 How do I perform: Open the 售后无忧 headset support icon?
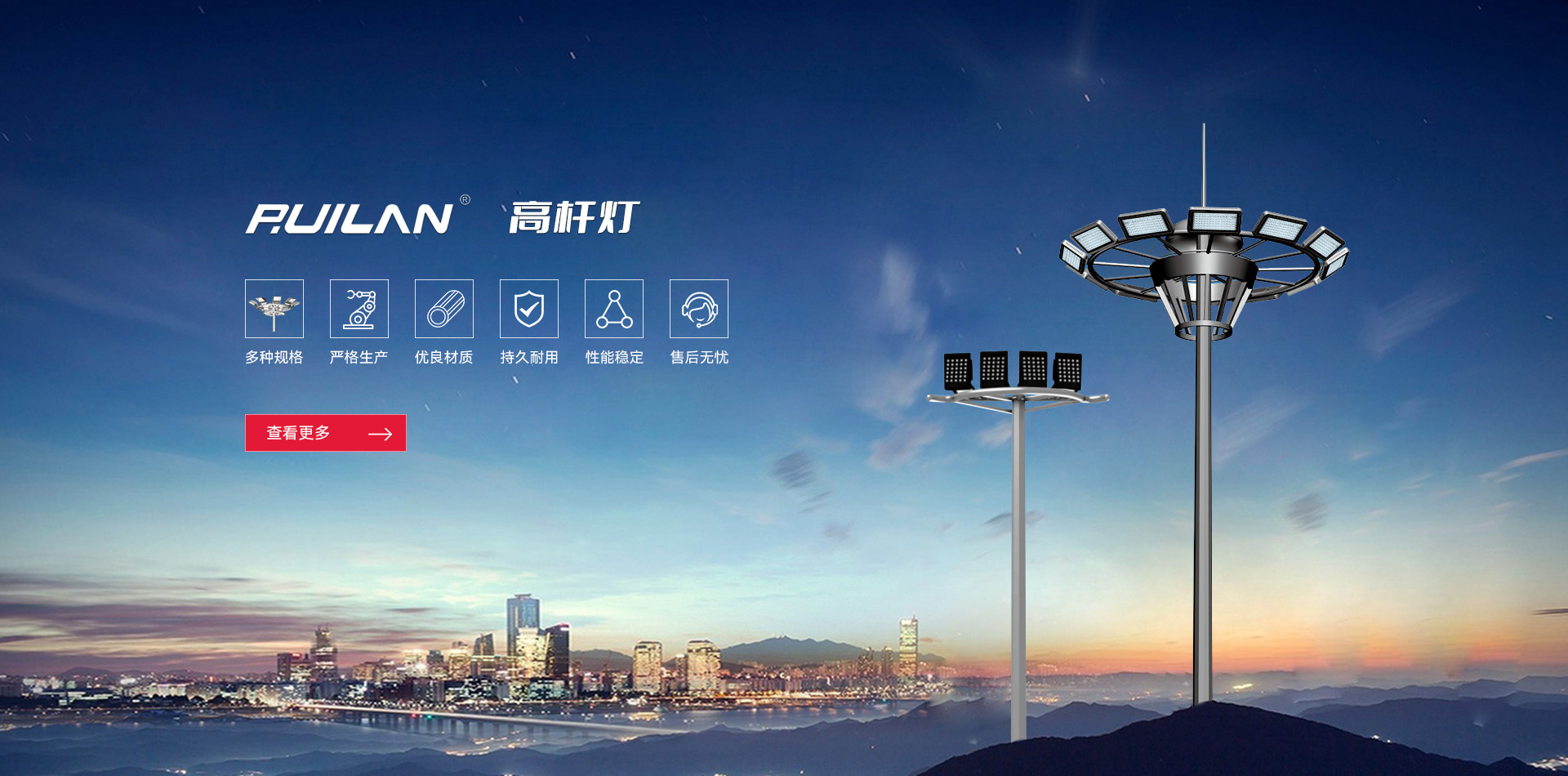point(699,309)
